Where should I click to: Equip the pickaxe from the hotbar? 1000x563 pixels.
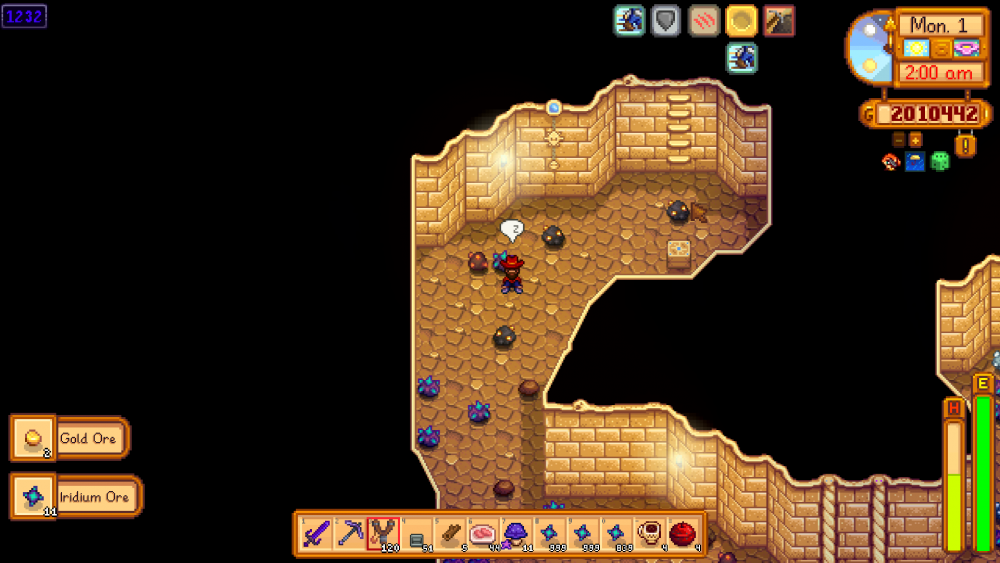tap(350, 533)
